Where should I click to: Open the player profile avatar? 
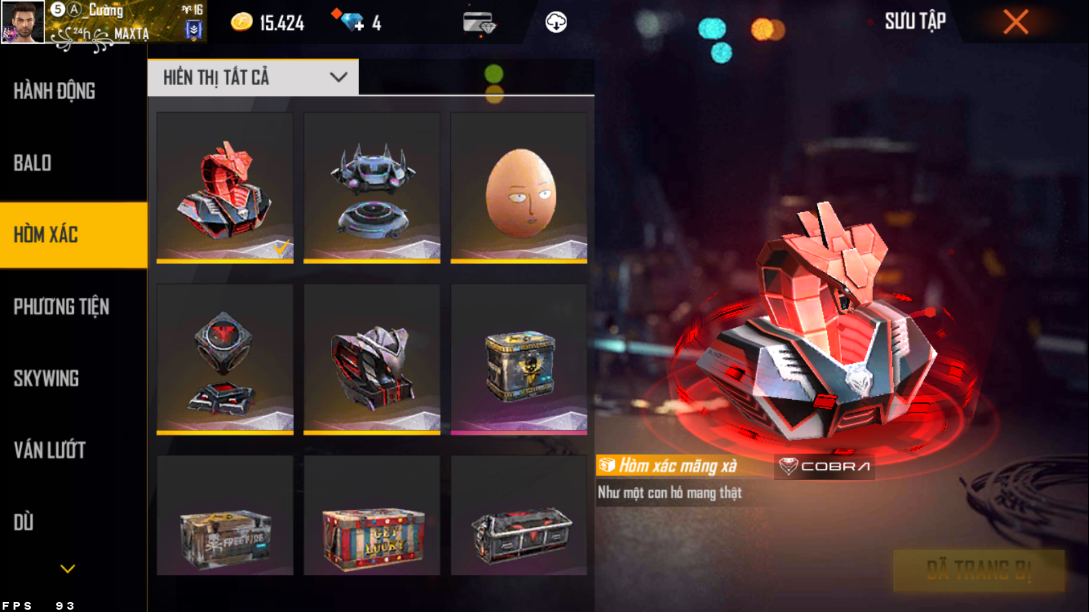pos(23,22)
